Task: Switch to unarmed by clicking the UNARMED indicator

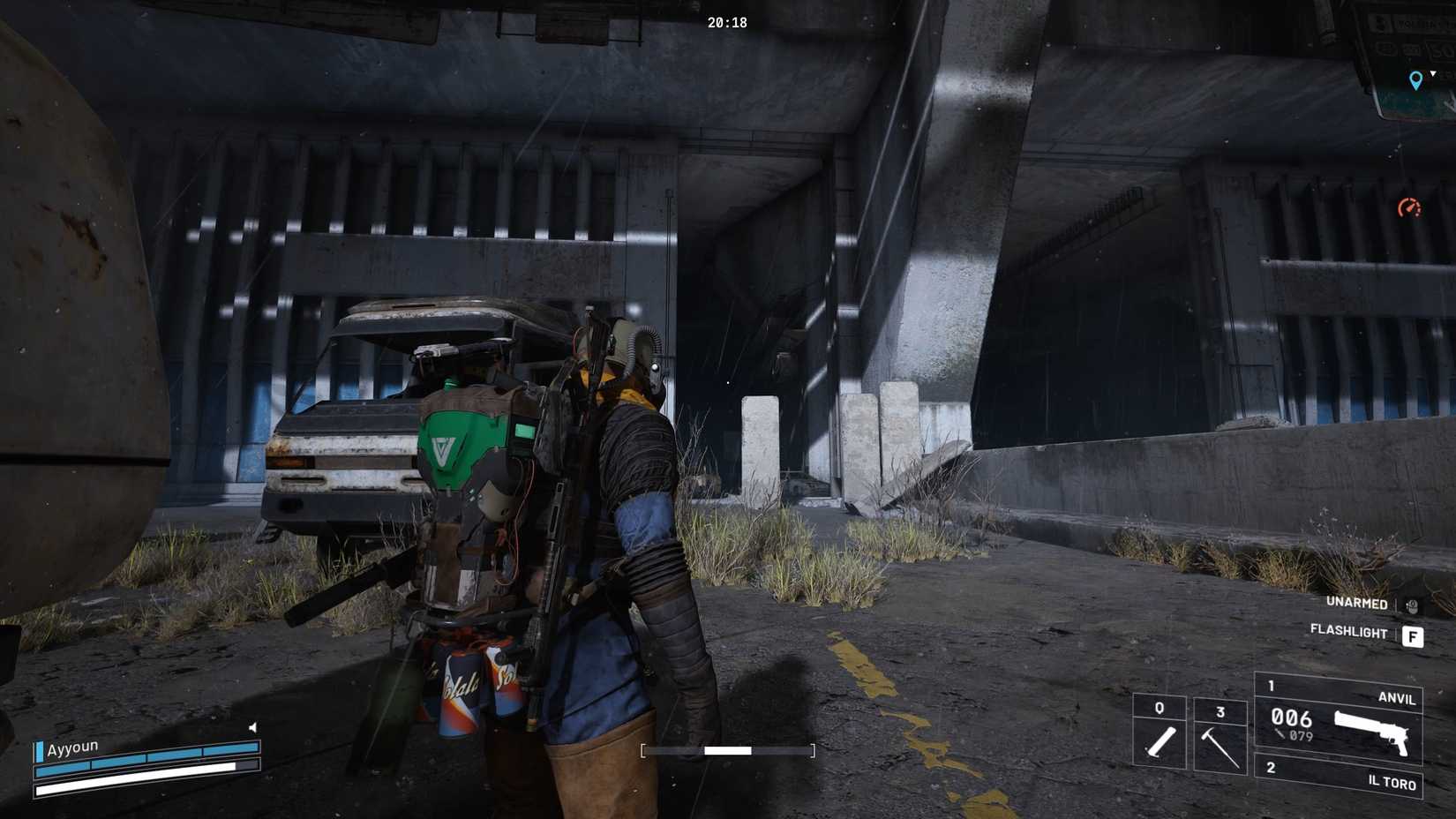Action: 1357,602
